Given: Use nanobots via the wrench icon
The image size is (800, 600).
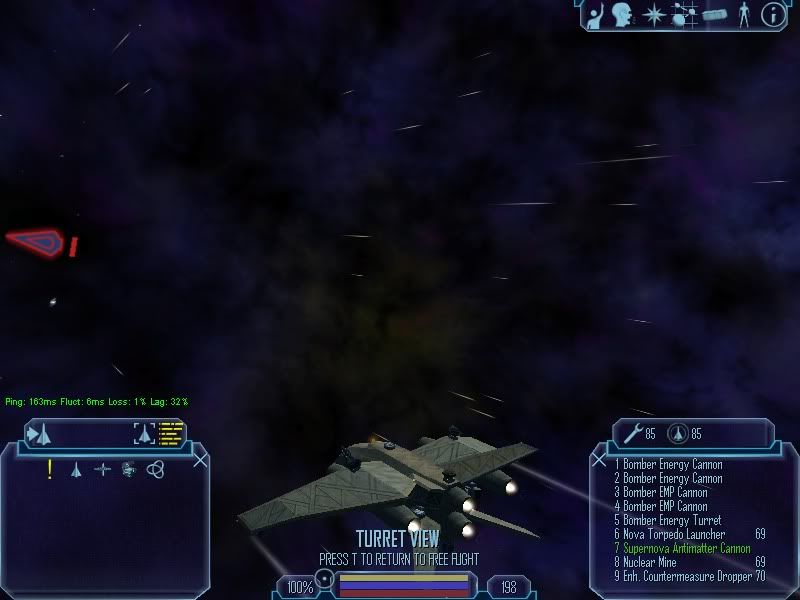Looking at the screenshot, I should pyautogui.click(x=632, y=433).
